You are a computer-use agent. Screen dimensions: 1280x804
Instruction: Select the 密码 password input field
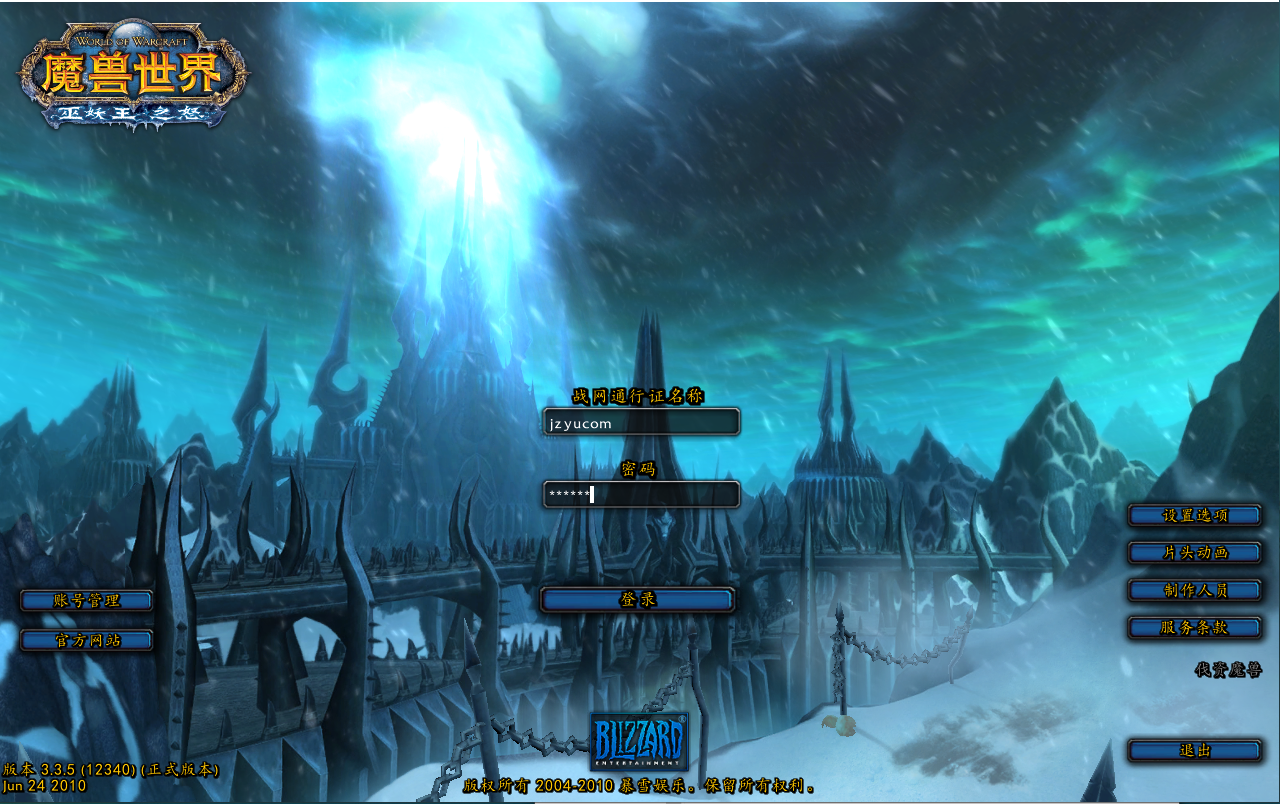pos(641,494)
